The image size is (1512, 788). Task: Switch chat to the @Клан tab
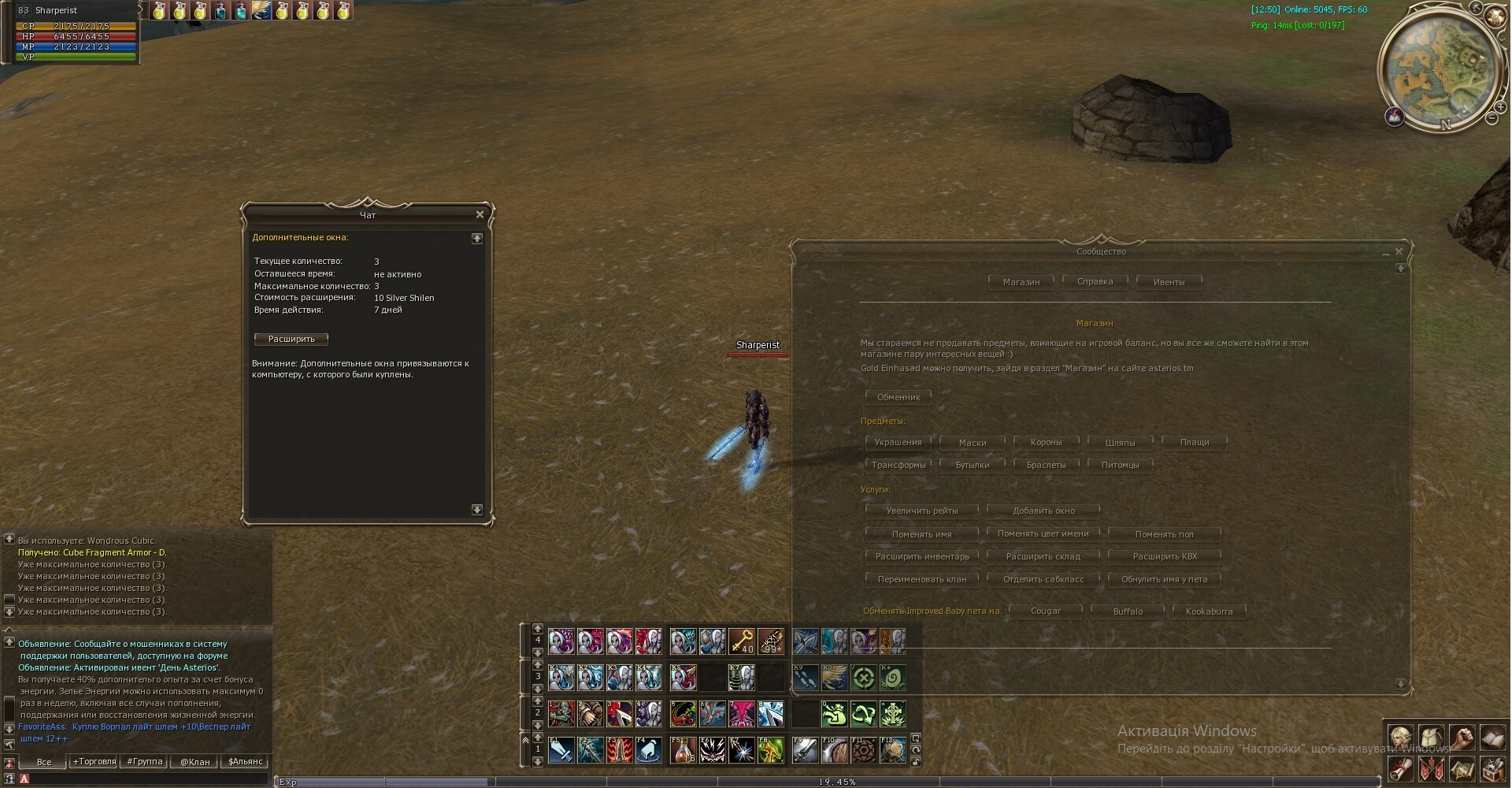[x=195, y=761]
